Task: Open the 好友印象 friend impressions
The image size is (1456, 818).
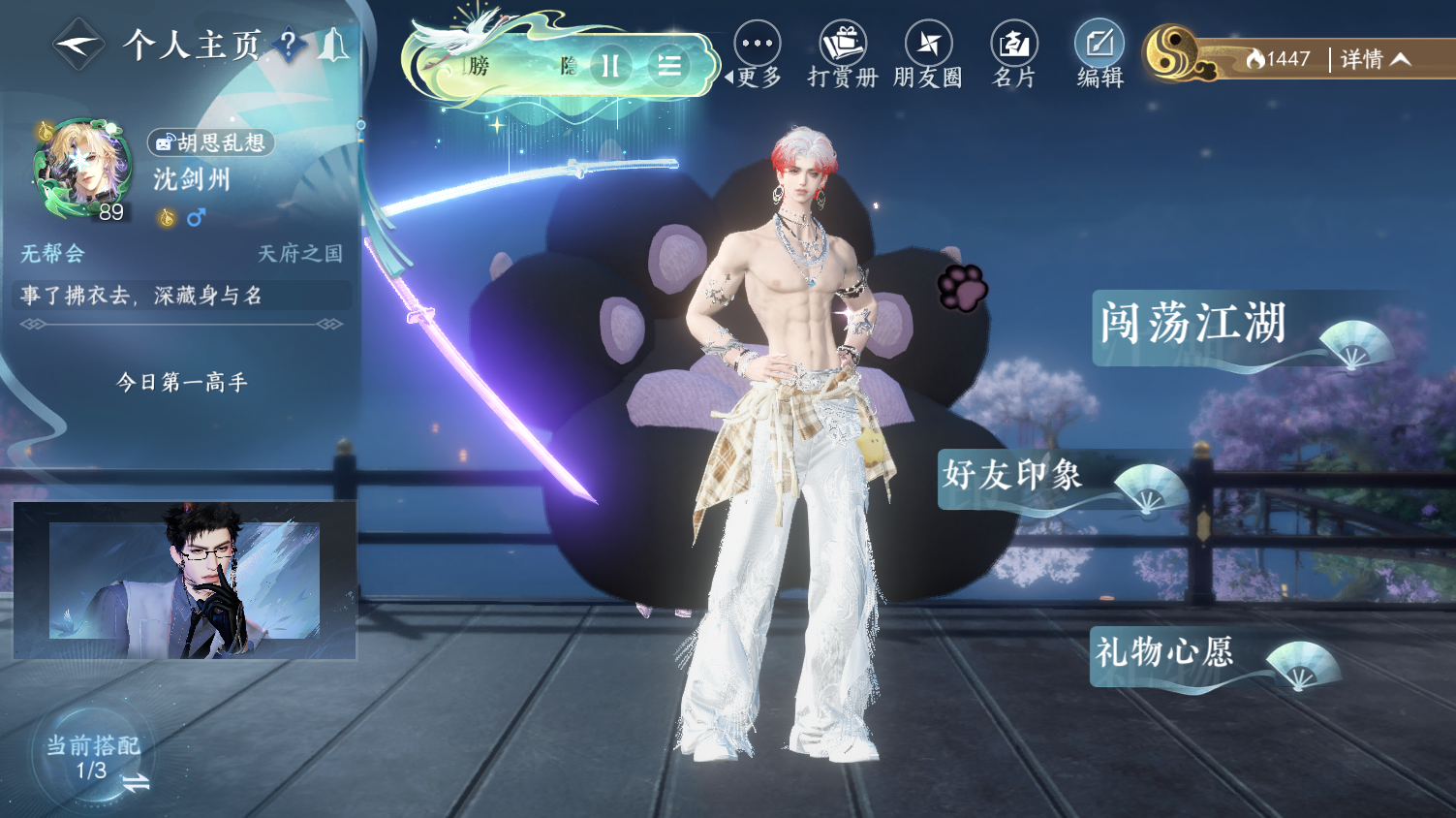Action: (1013, 476)
